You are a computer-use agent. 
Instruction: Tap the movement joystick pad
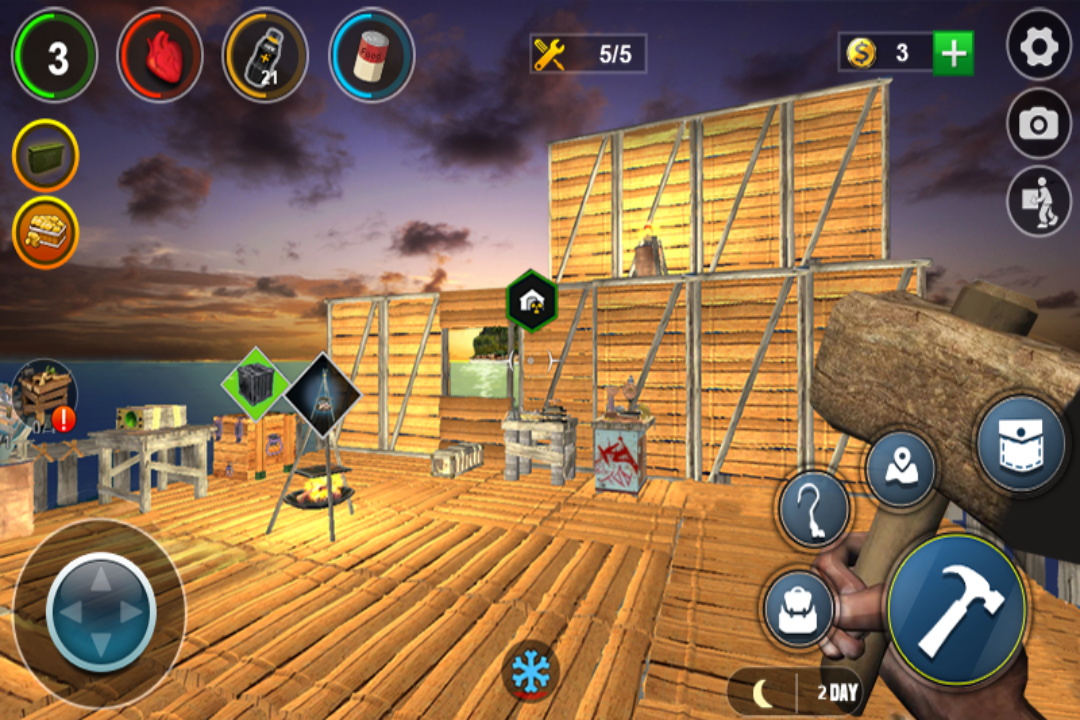101,611
